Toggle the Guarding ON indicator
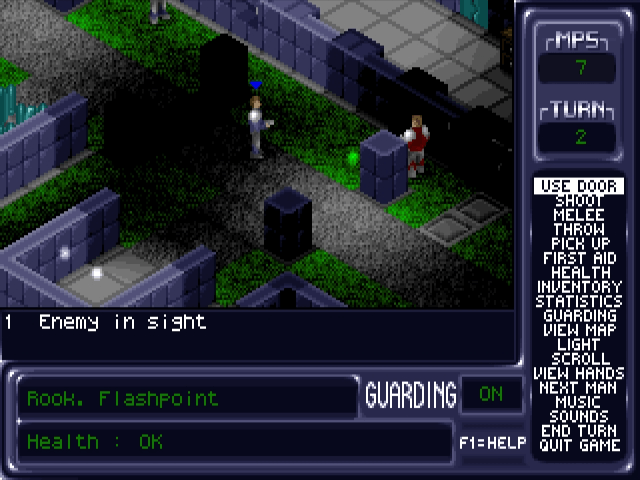 point(491,394)
